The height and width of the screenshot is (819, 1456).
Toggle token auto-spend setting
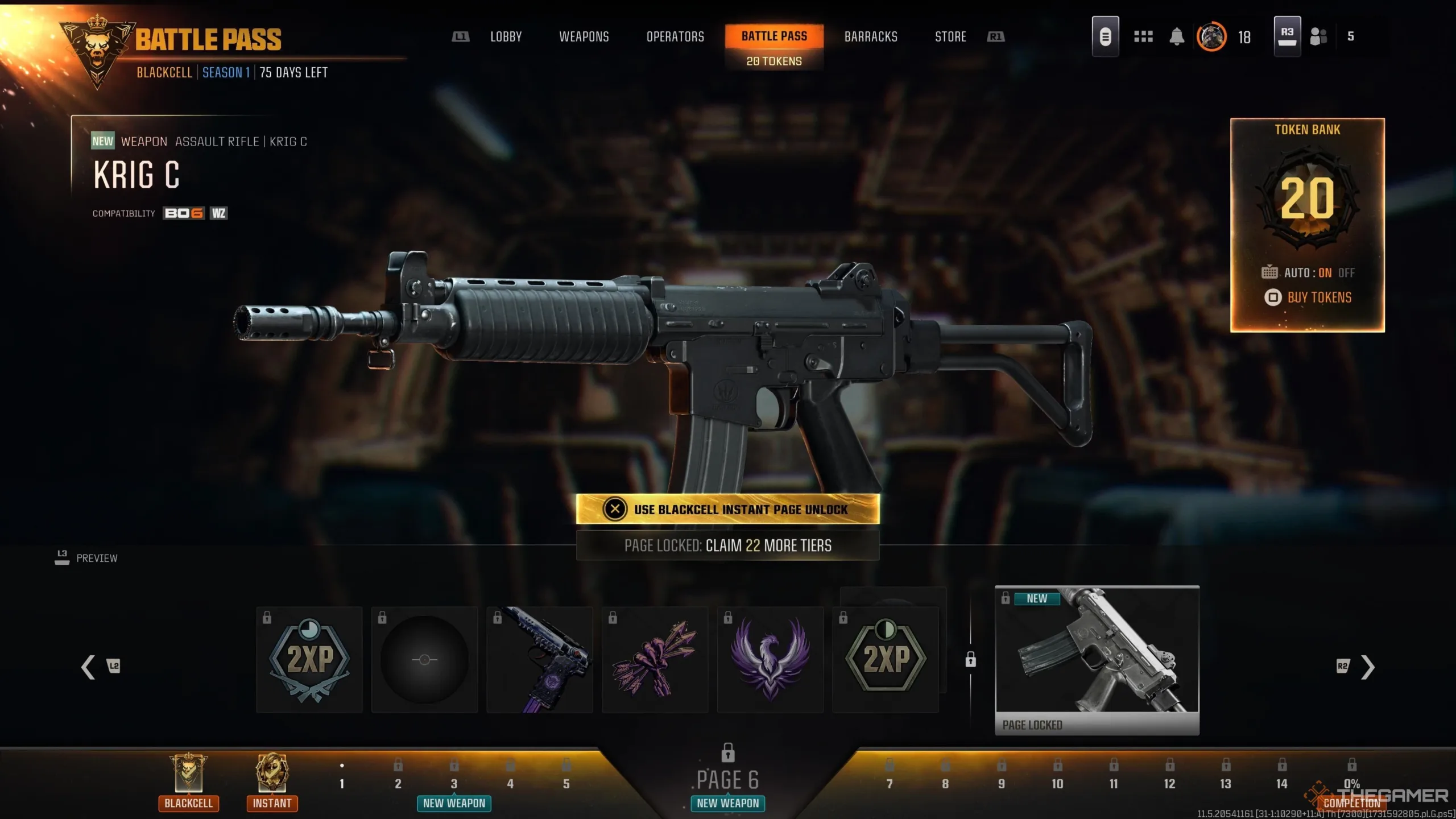pos(1309,273)
